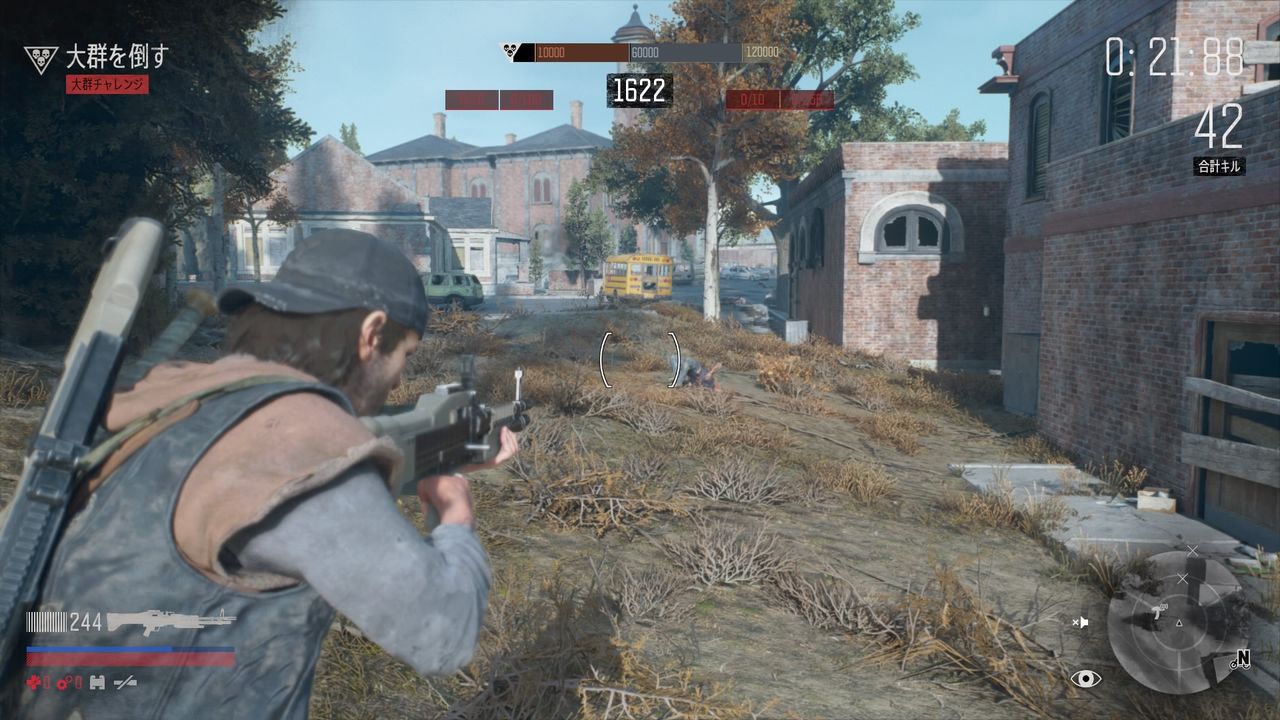Click the 合計キル kill counter label

coord(1221,164)
